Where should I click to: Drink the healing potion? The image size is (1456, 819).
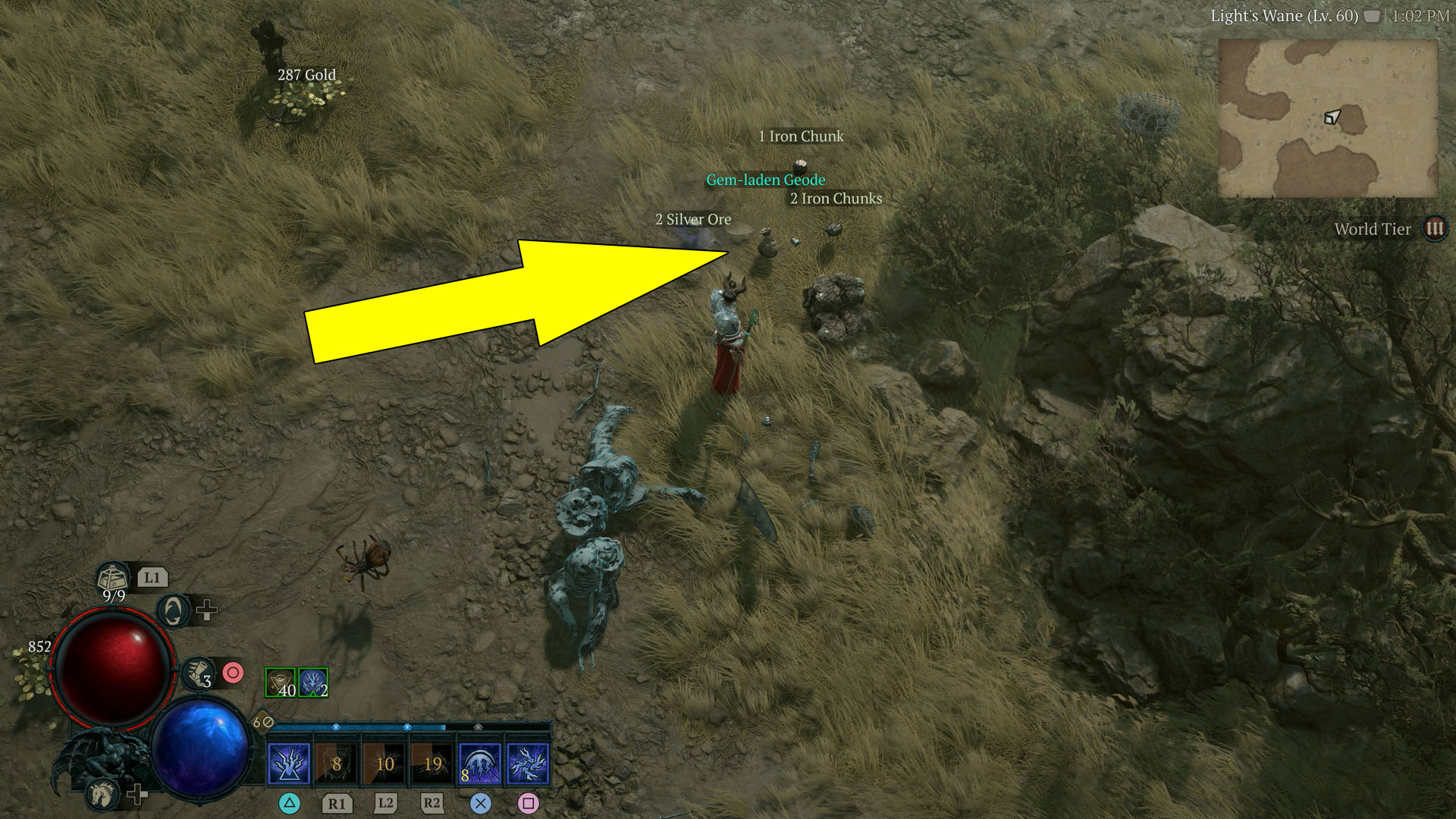(x=111, y=576)
